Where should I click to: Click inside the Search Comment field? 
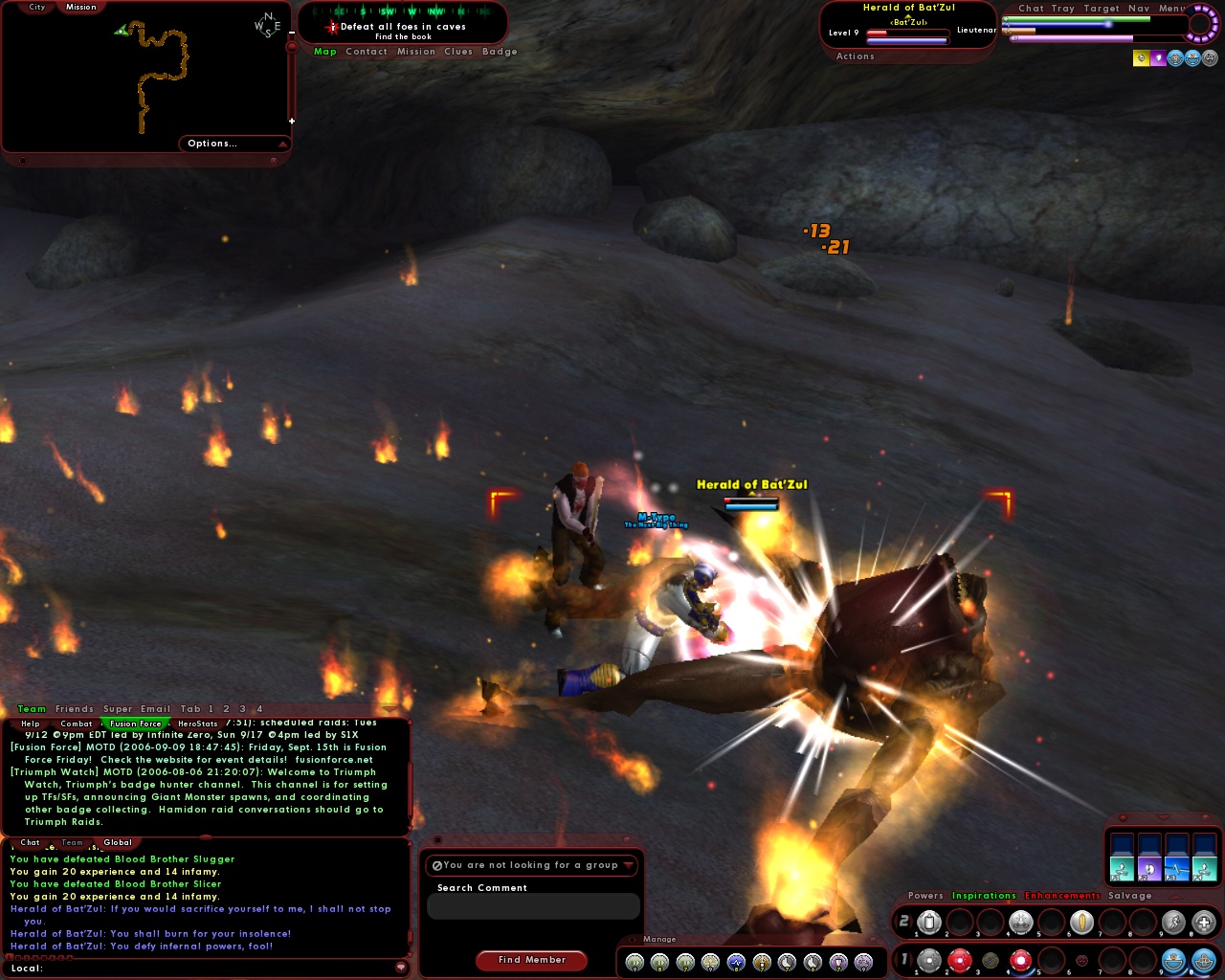pos(533,906)
